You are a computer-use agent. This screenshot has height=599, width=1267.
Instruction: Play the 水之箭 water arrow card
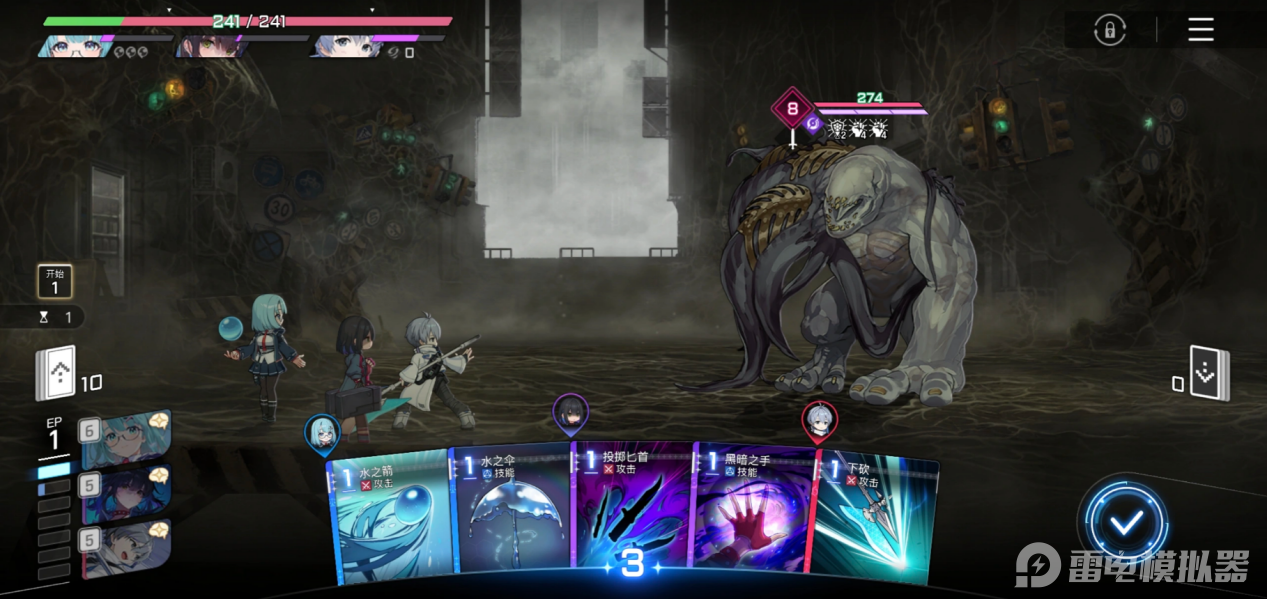tap(388, 517)
